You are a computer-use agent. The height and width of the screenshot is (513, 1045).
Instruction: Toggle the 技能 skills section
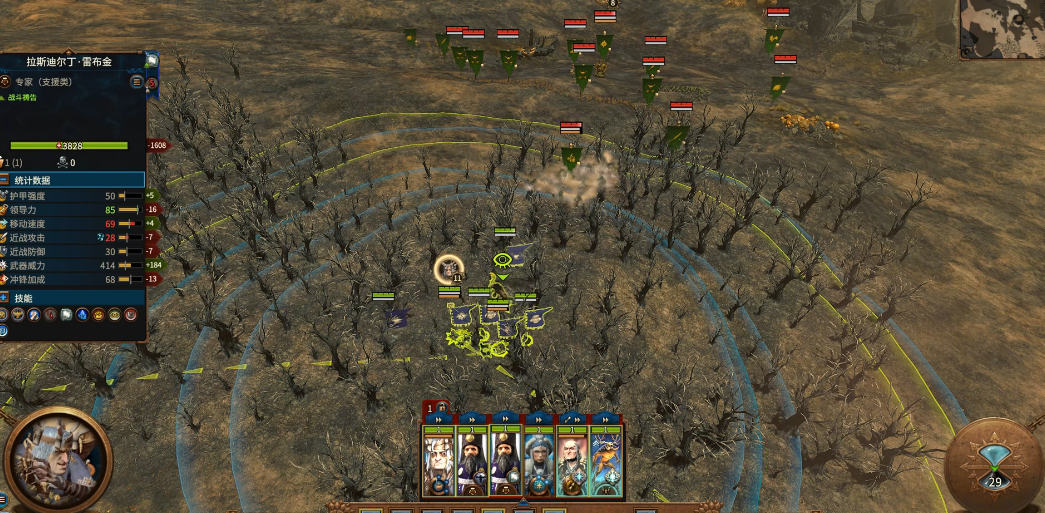(x=6, y=298)
